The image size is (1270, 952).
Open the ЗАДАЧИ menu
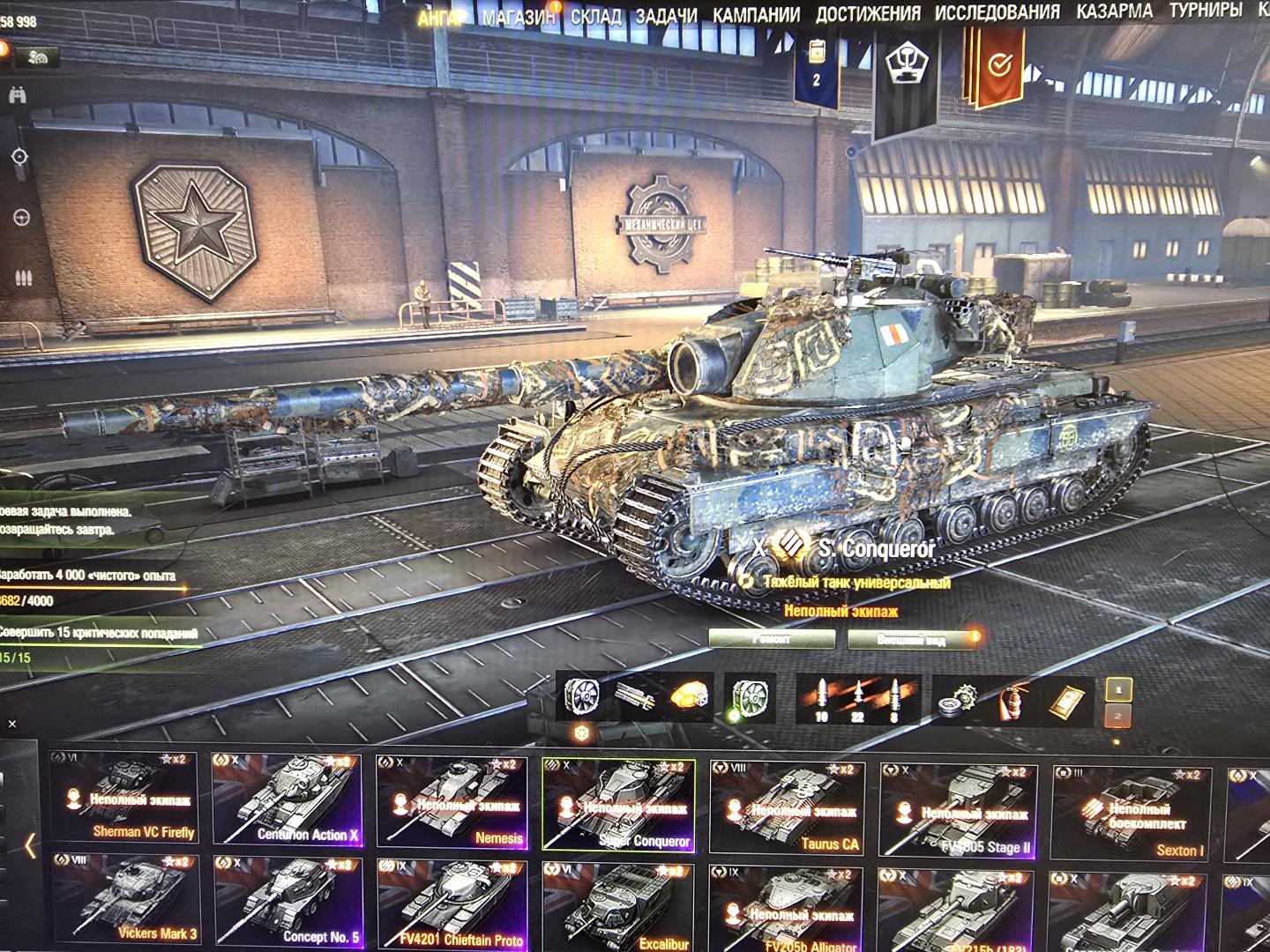click(667, 16)
